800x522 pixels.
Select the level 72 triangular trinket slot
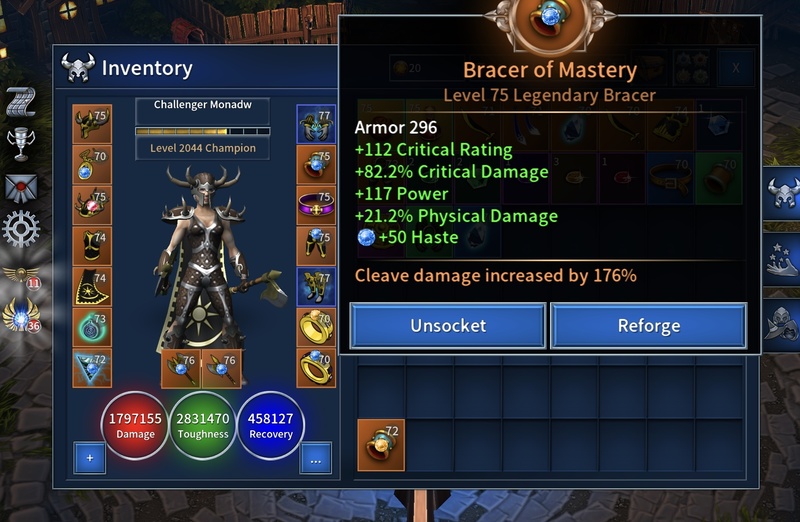tap(92, 367)
